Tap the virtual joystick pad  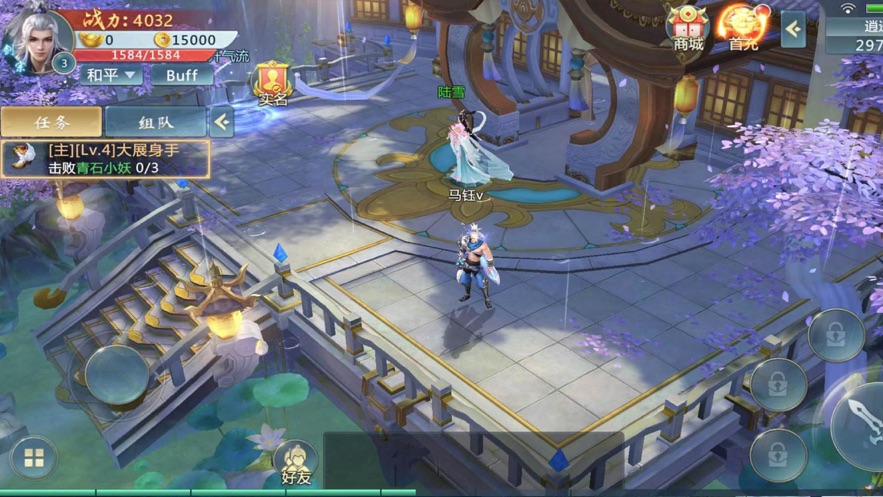pyautogui.click(x=116, y=374)
